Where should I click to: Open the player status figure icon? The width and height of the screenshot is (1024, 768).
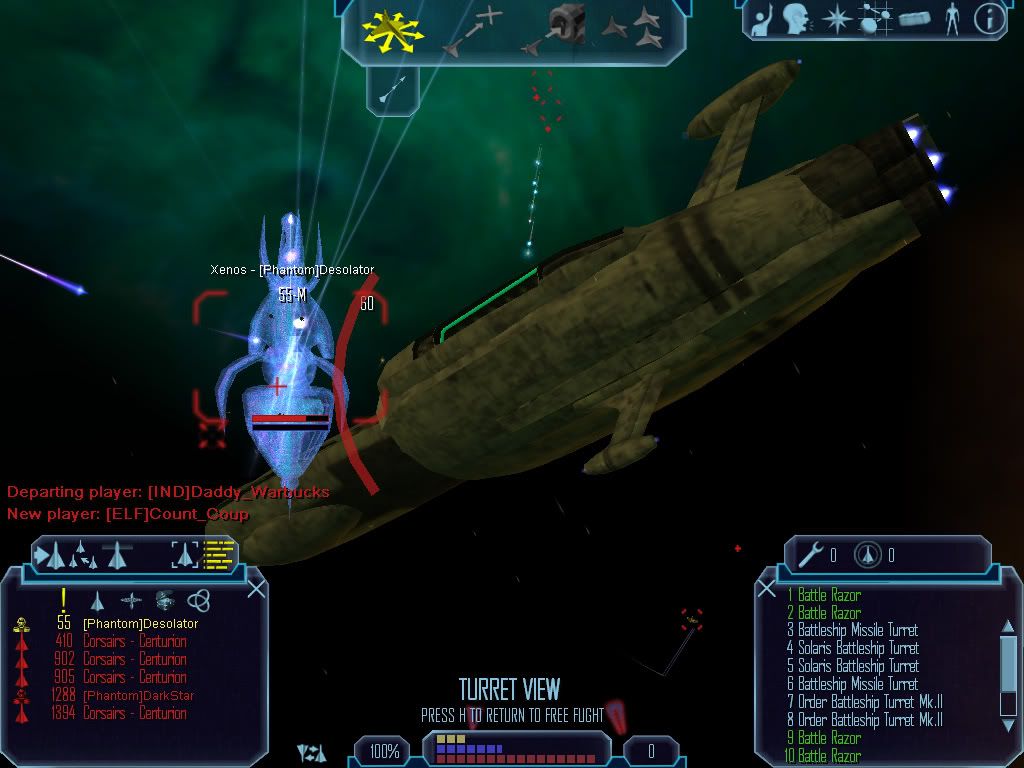(x=951, y=19)
